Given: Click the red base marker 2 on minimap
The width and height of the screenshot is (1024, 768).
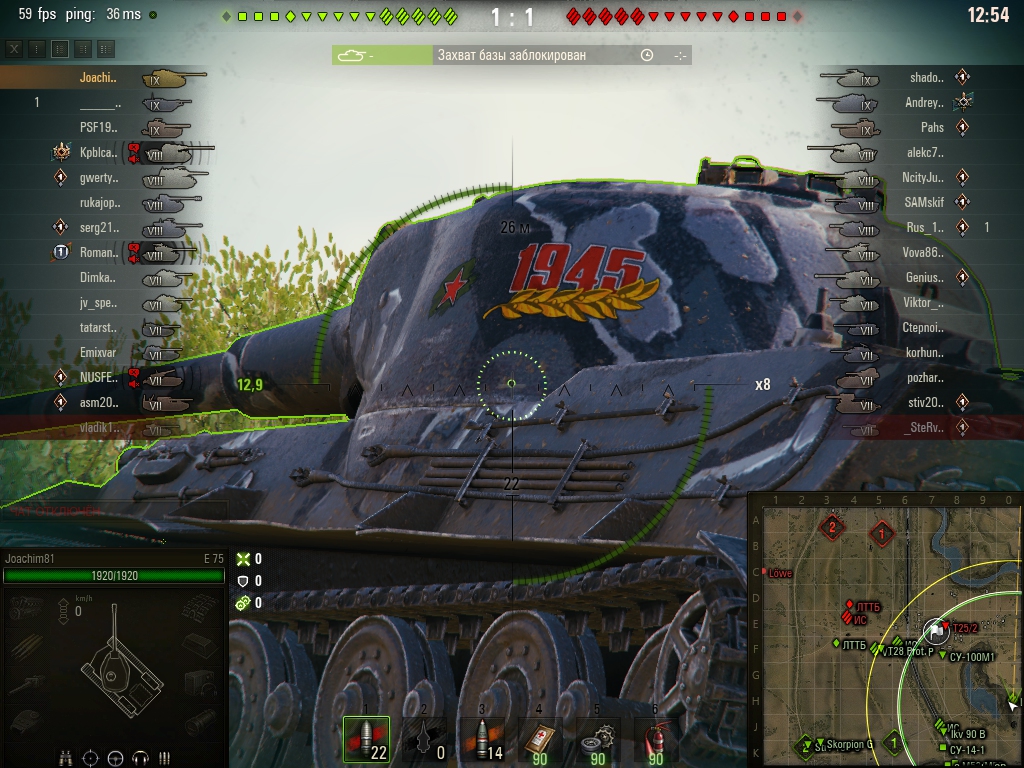Looking at the screenshot, I should (831, 526).
